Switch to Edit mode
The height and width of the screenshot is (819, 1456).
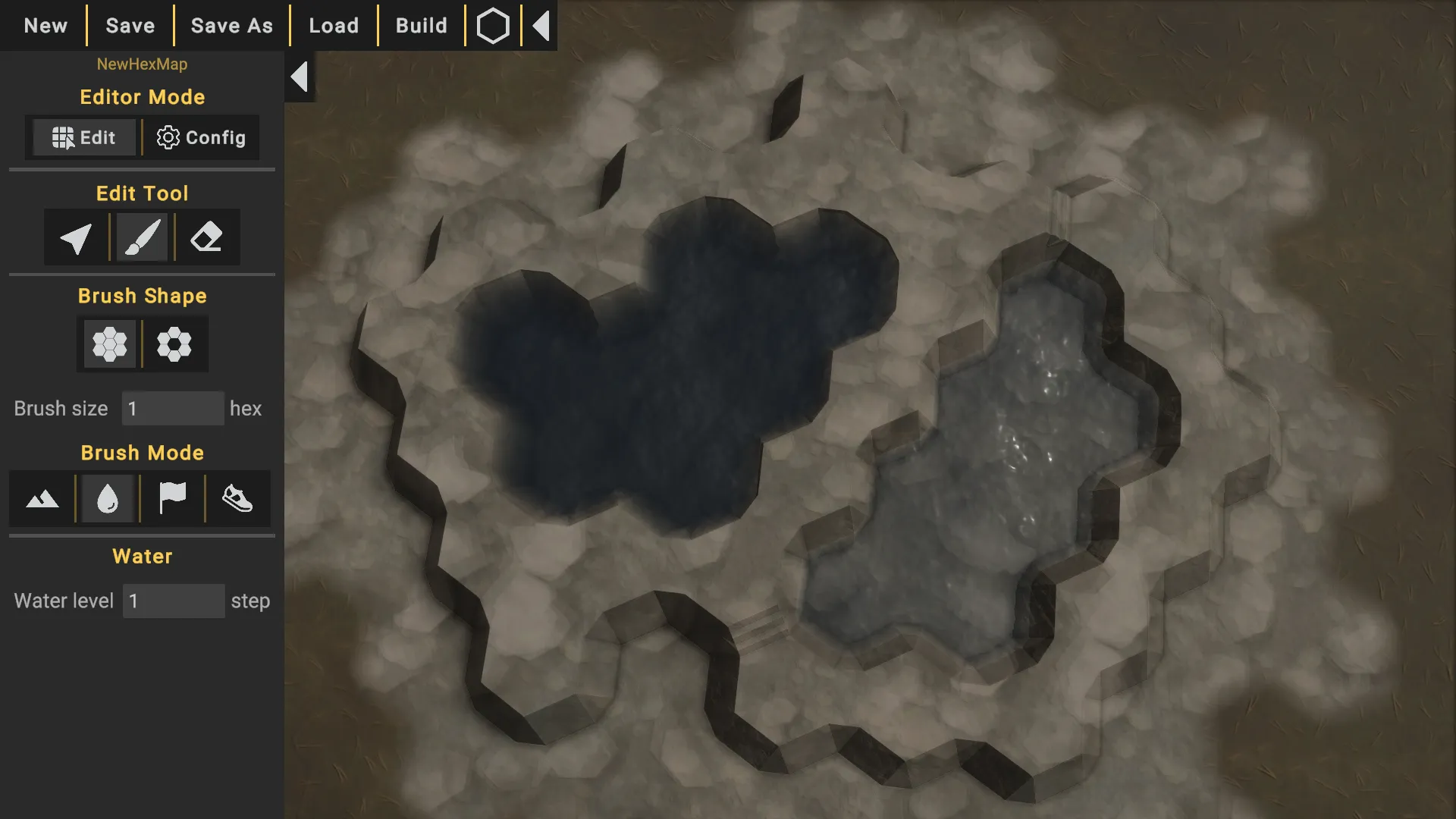click(84, 137)
